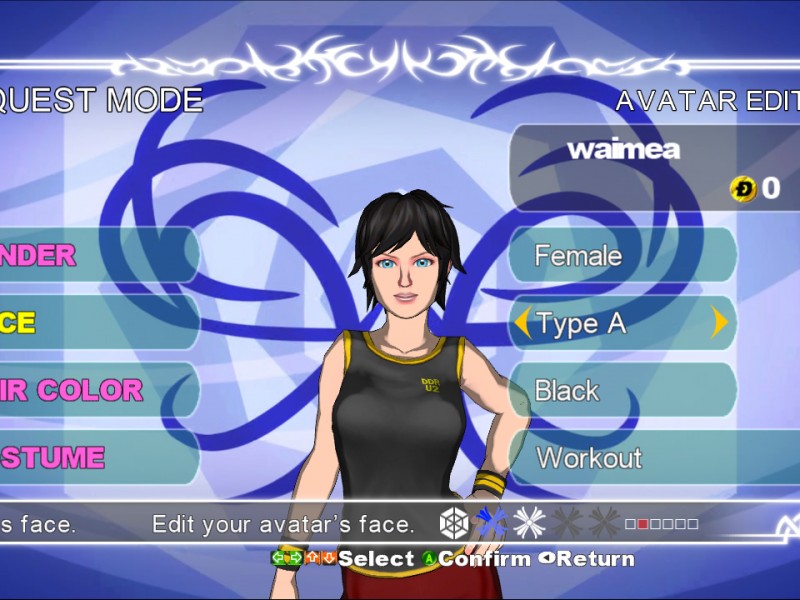
Task: Select the Costume menu row
Action: coord(95,458)
